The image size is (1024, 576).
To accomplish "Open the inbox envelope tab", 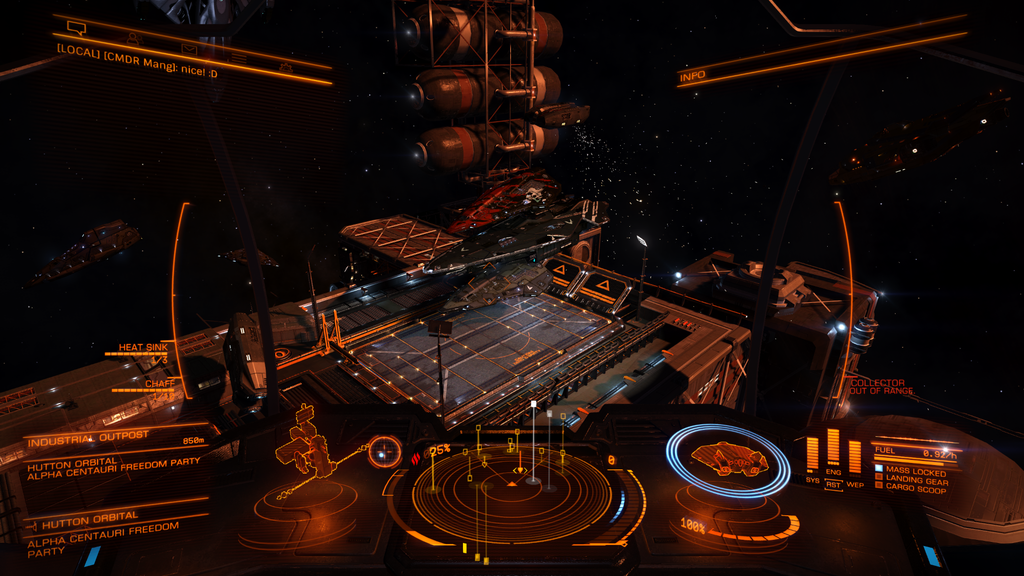I will coord(188,48).
